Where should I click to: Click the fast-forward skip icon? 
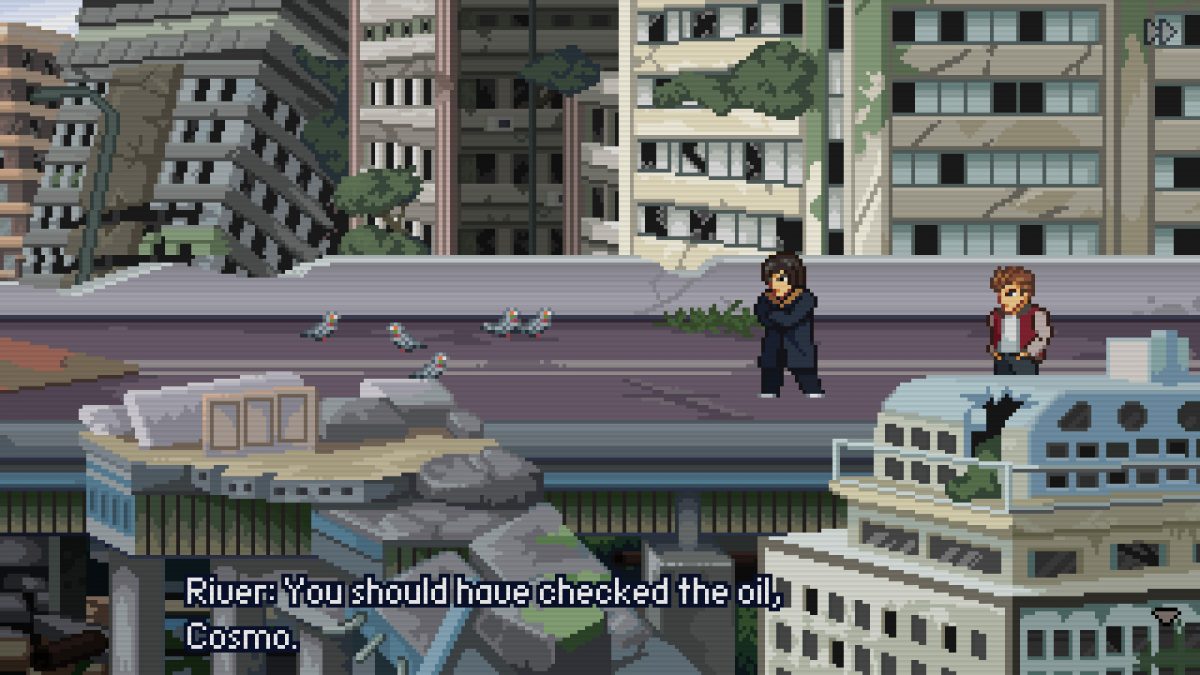click(1162, 32)
